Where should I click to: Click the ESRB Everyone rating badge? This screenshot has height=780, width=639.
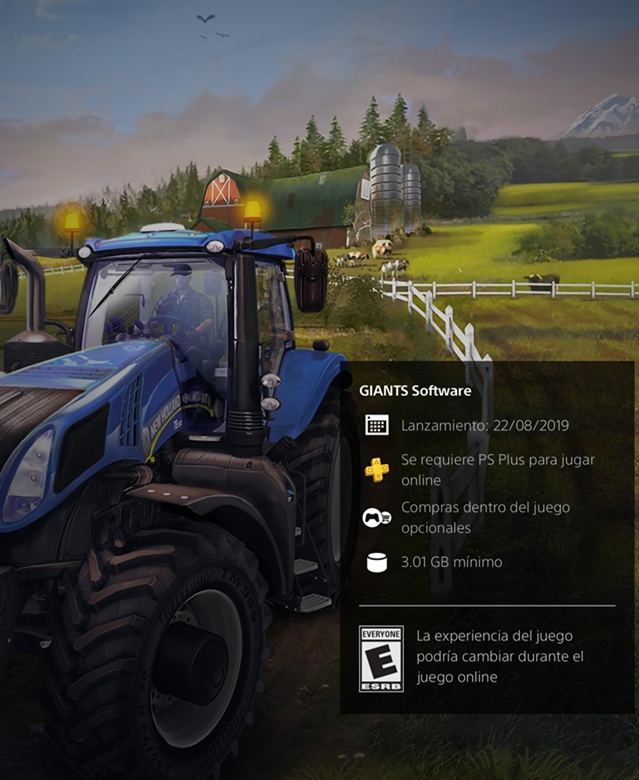pyautogui.click(x=380, y=659)
